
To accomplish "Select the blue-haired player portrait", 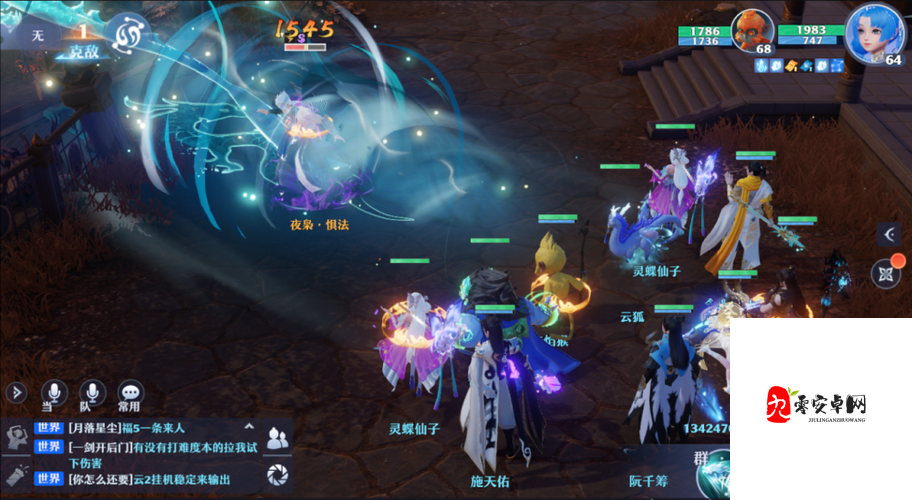I will [x=874, y=33].
